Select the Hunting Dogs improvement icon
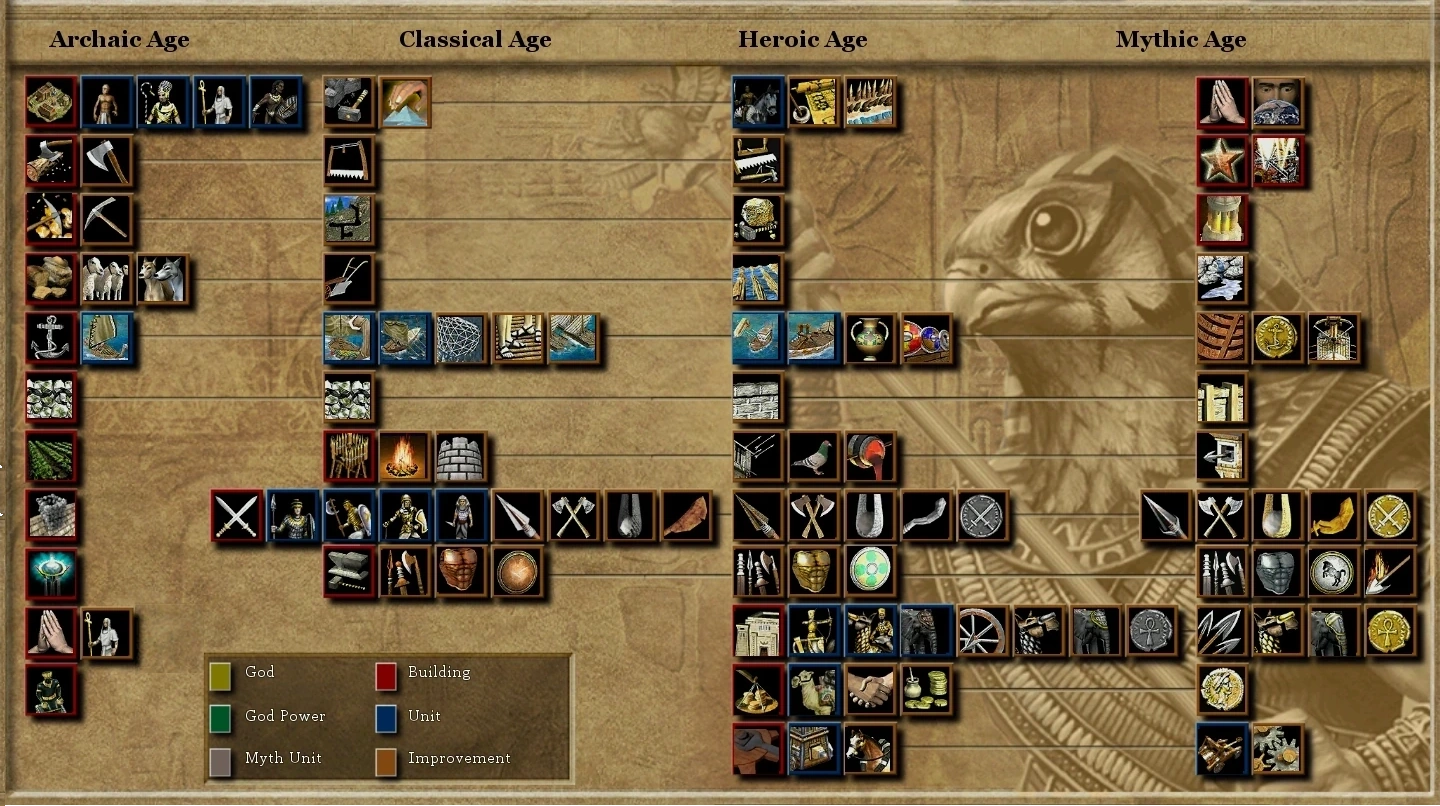1440x806 pixels. click(163, 279)
